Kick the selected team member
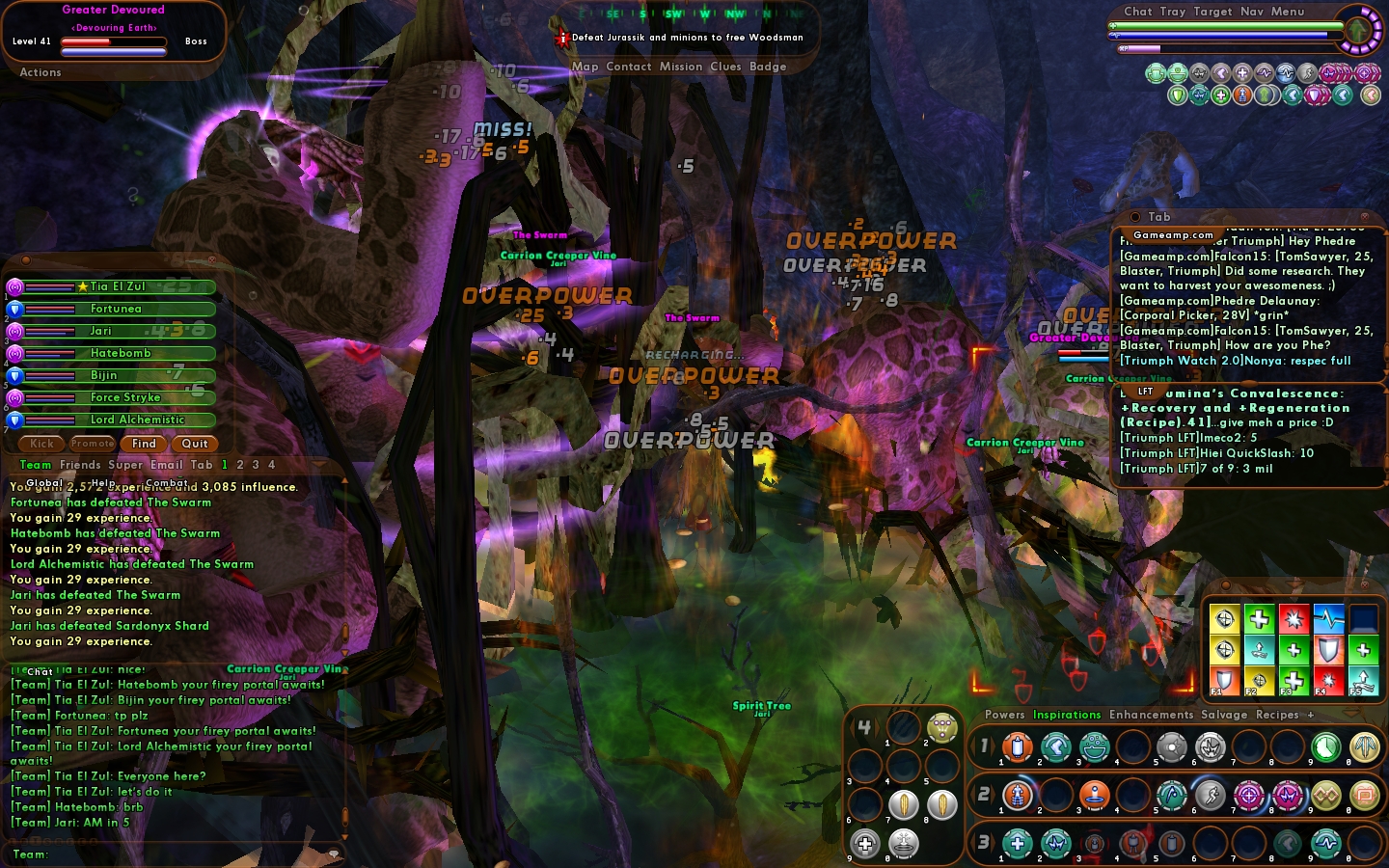The image size is (1389, 868). tap(41, 444)
